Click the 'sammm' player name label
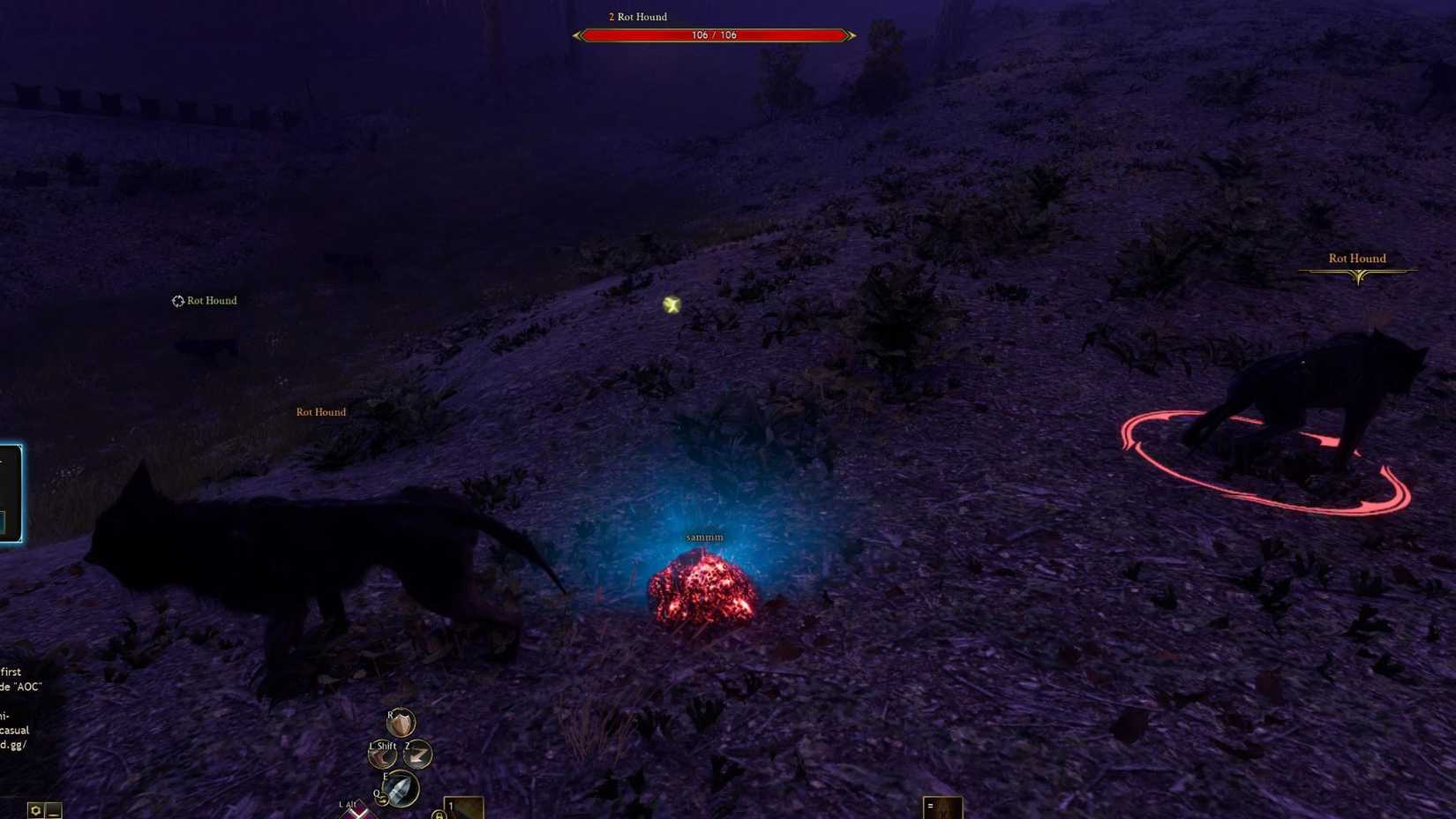This screenshot has height=819, width=1456. coord(704,537)
